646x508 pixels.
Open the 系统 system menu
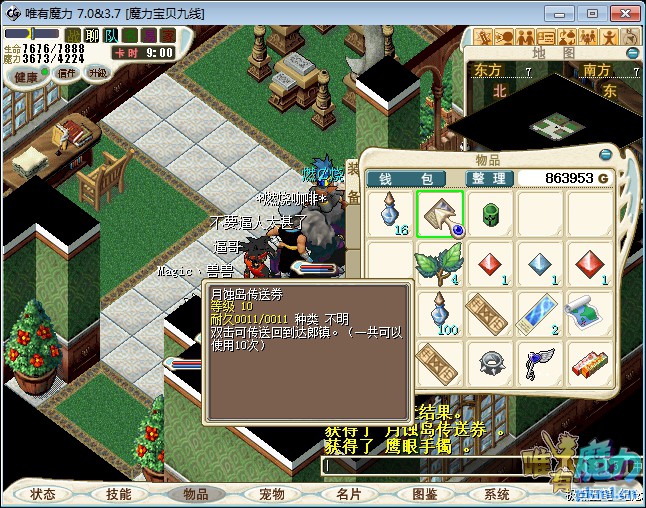tap(497, 494)
